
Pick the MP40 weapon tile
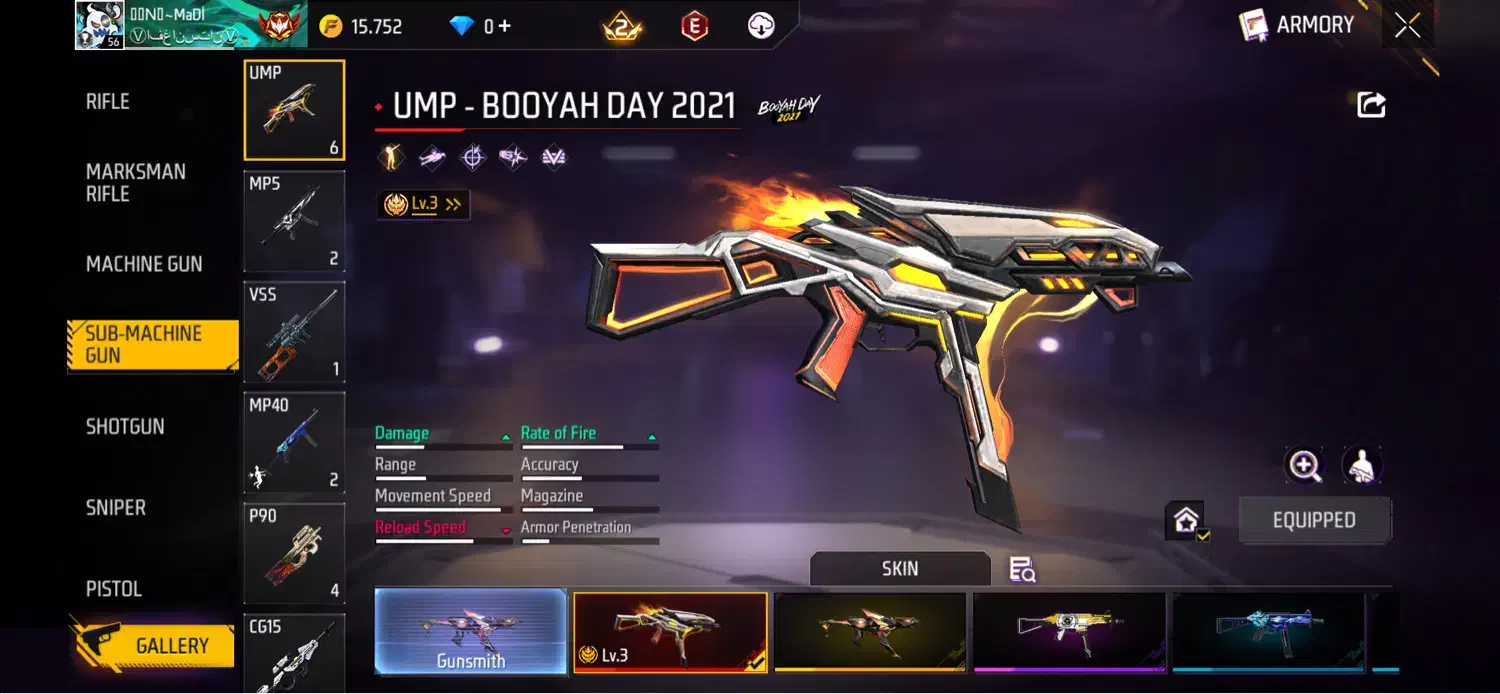[294, 442]
